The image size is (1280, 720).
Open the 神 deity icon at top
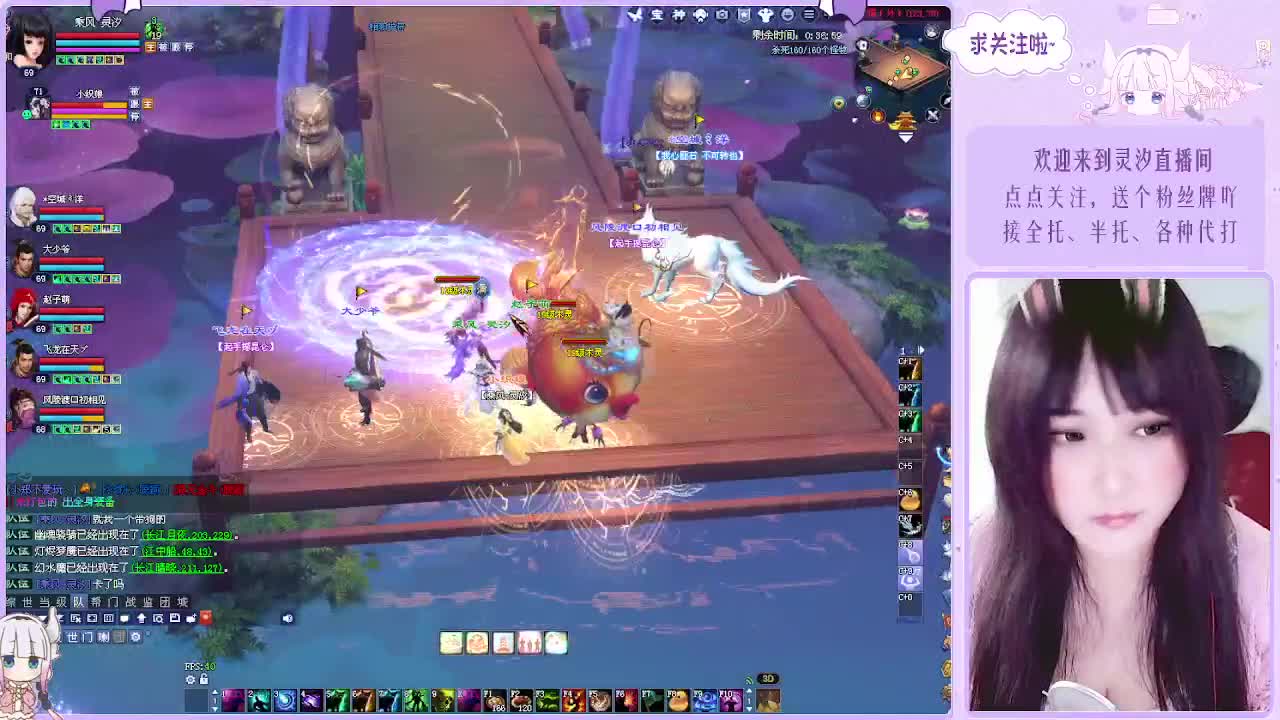(x=678, y=15)
